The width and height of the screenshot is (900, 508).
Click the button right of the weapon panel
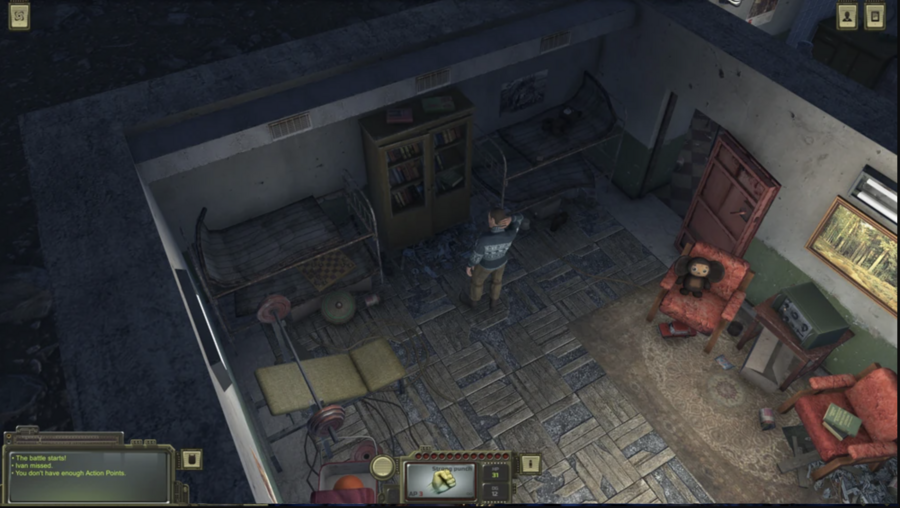(531, 463)
